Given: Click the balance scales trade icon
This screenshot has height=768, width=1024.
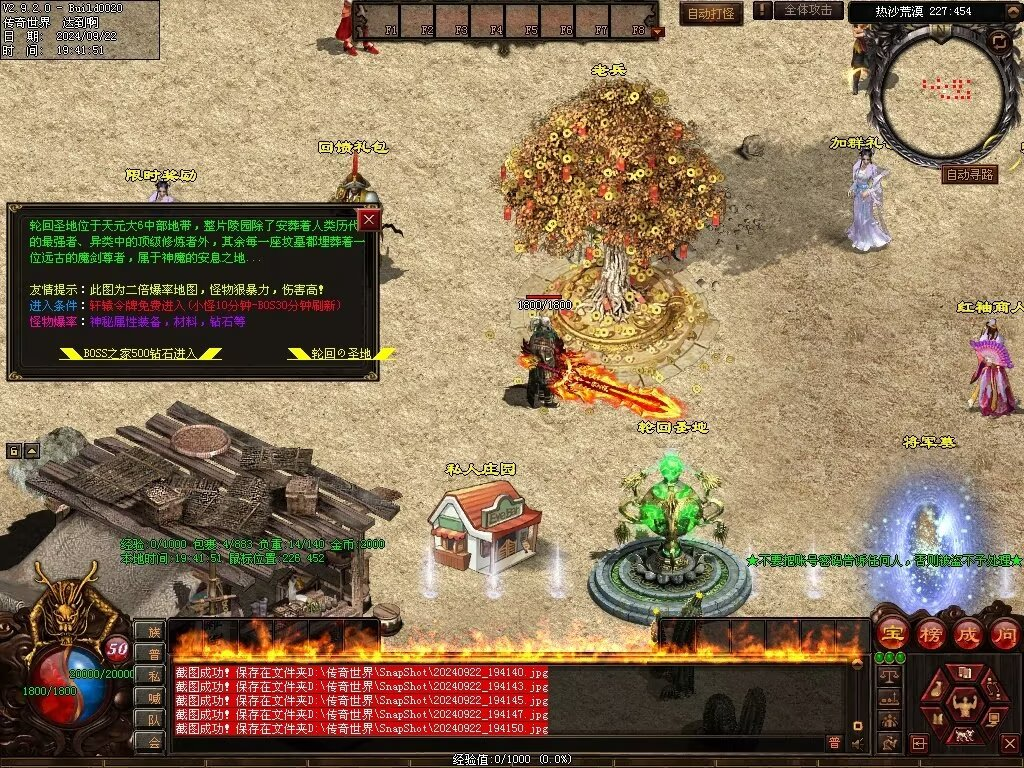Looking at the screenshot, I should click(887, 675).
